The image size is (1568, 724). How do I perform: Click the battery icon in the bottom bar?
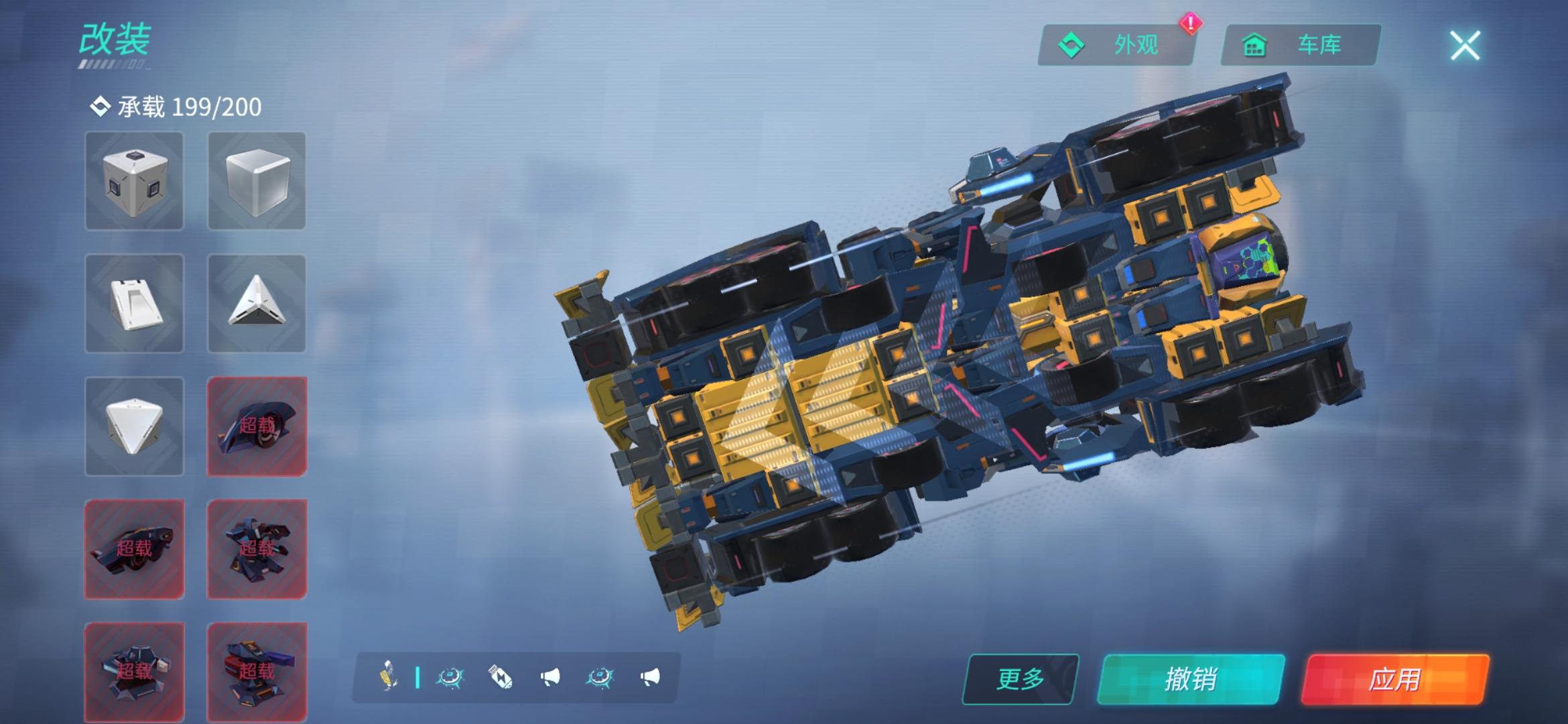500,678
